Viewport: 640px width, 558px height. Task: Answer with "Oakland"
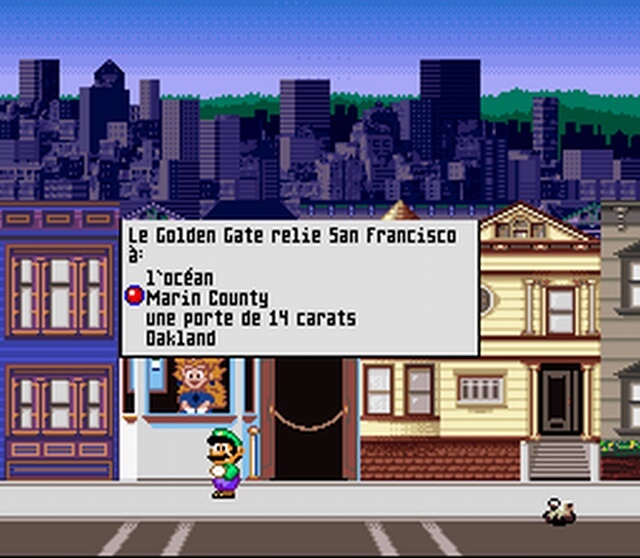[180, 338]
